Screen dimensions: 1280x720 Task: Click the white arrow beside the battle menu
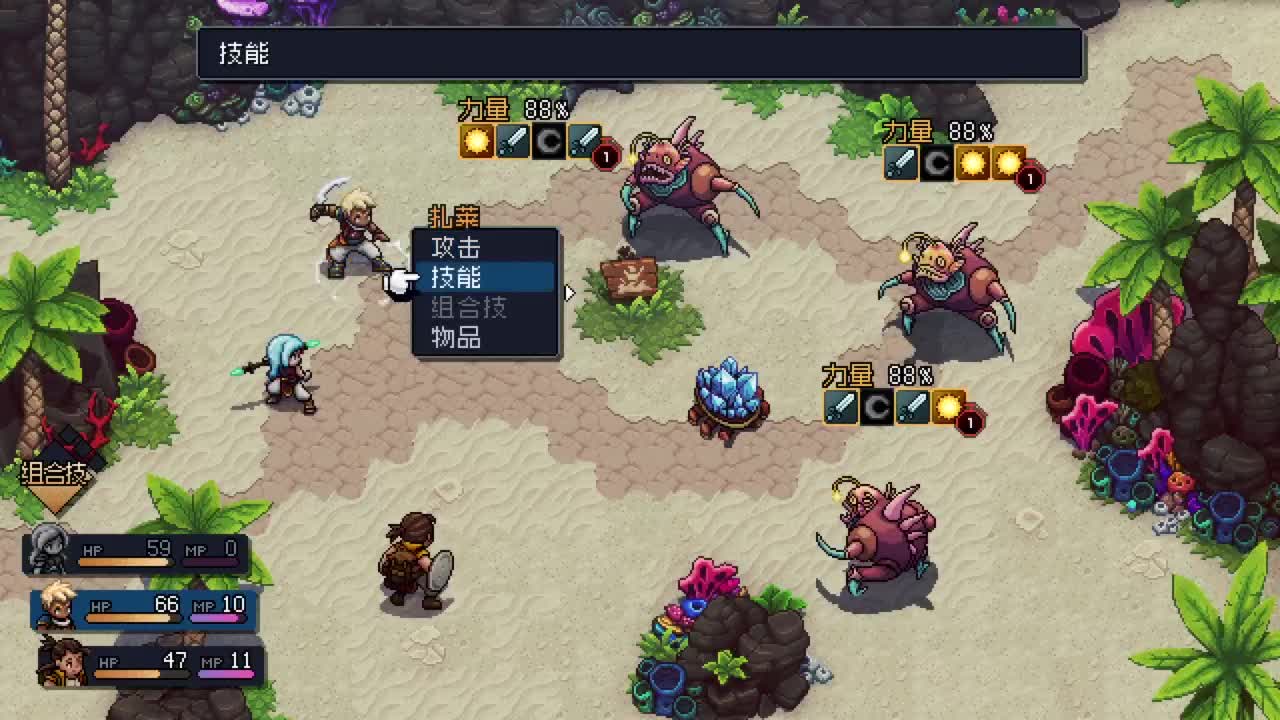point(569,292)
